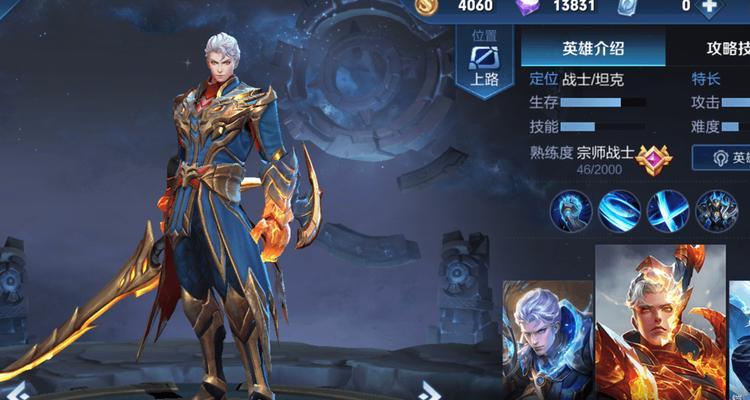Open the armored warrior ultimate skill icon
The width and height of the screenshot is (750, 400).
715,211
